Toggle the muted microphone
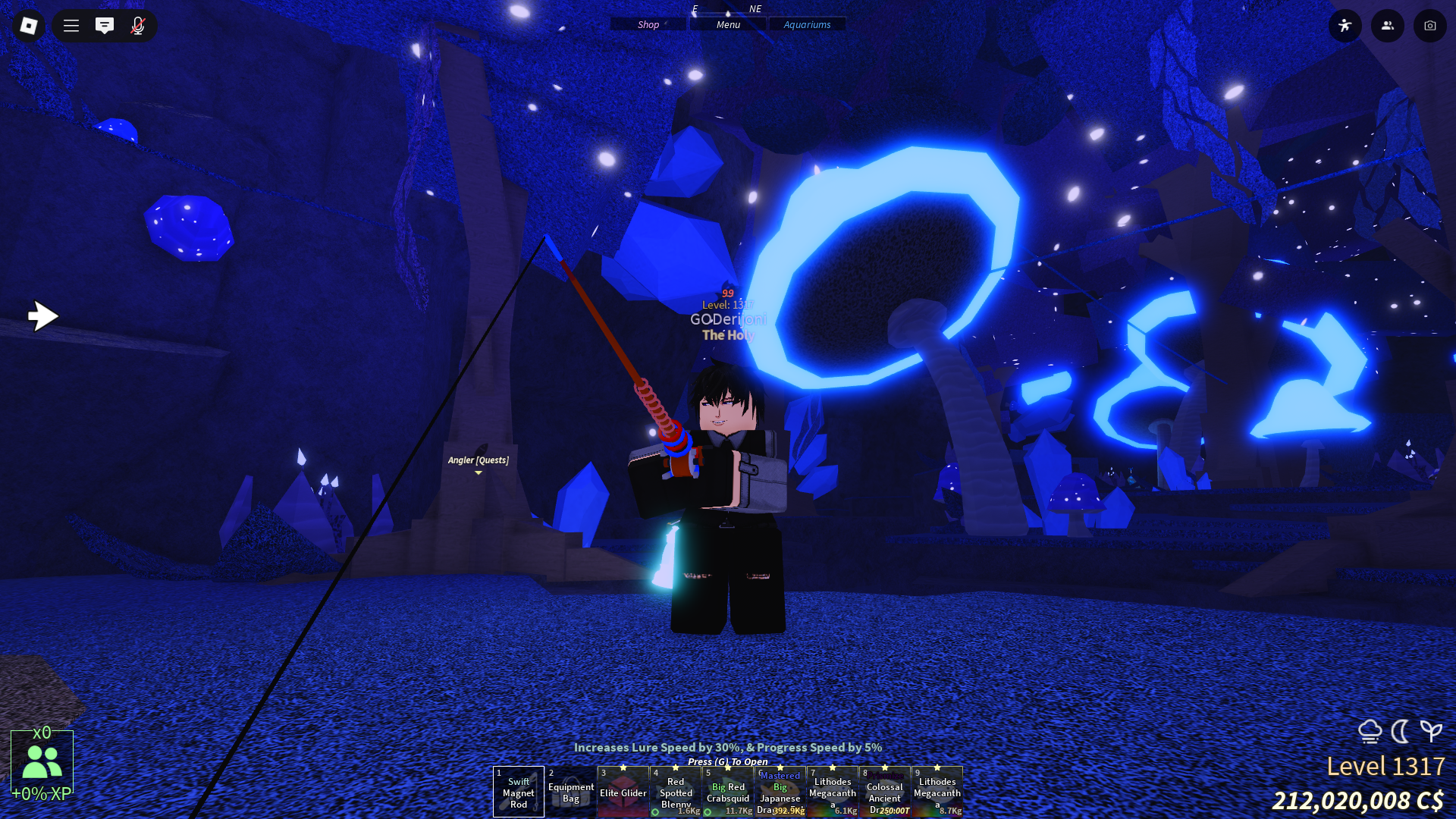1456x819 pixels. pos(138,26)
